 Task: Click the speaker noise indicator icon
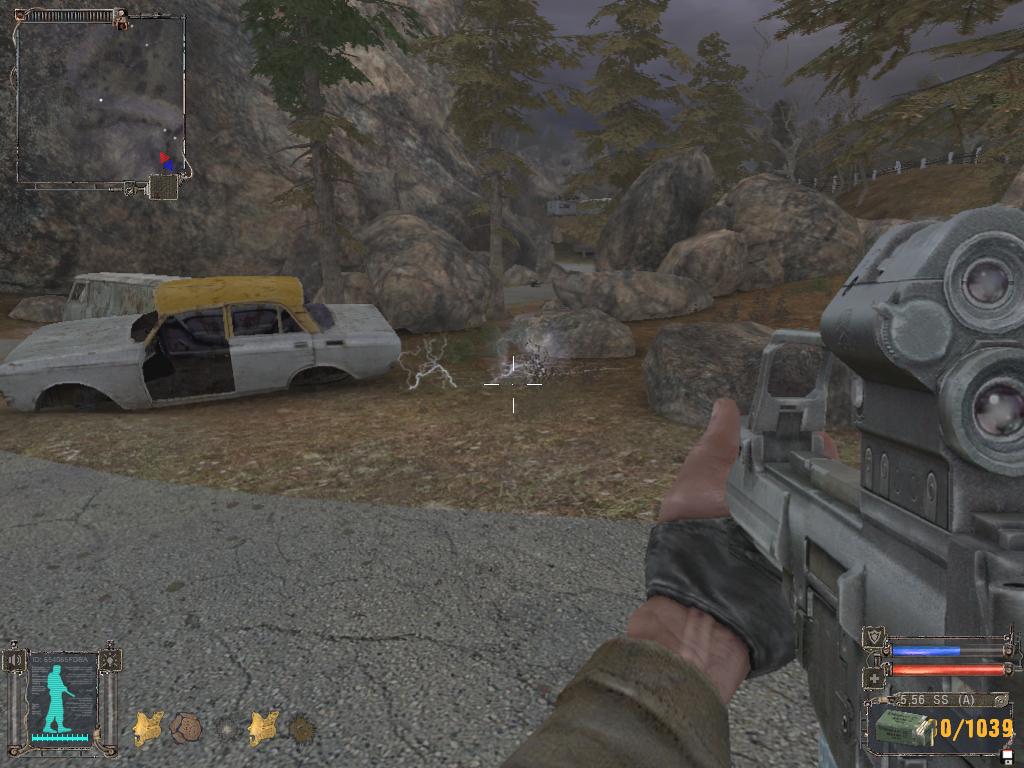(13, 661)
